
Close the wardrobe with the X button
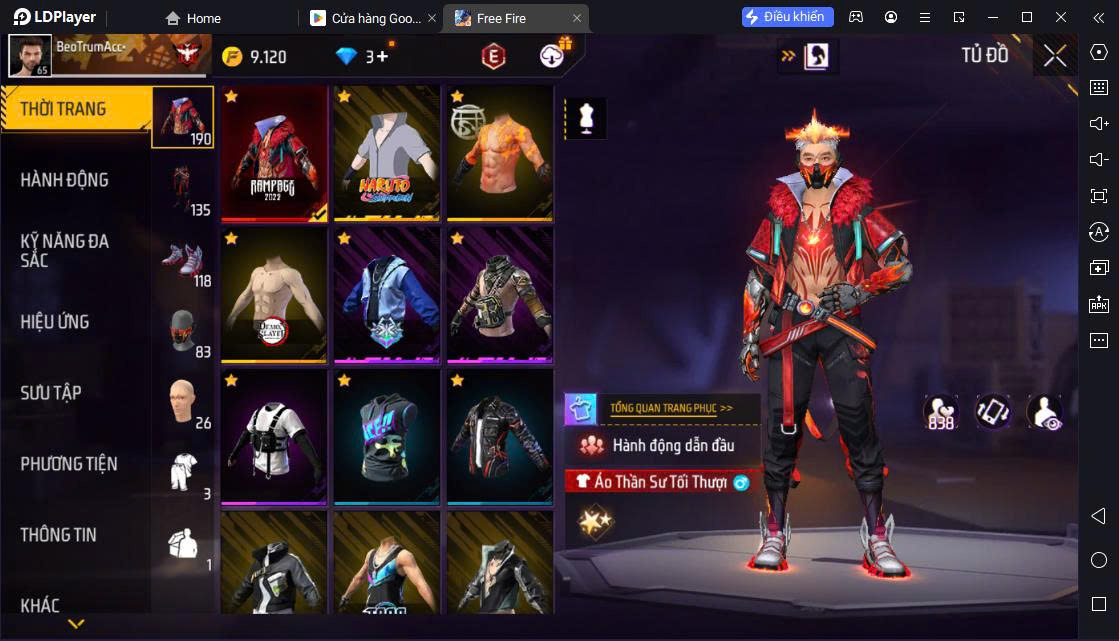[x=1055, y=56]
